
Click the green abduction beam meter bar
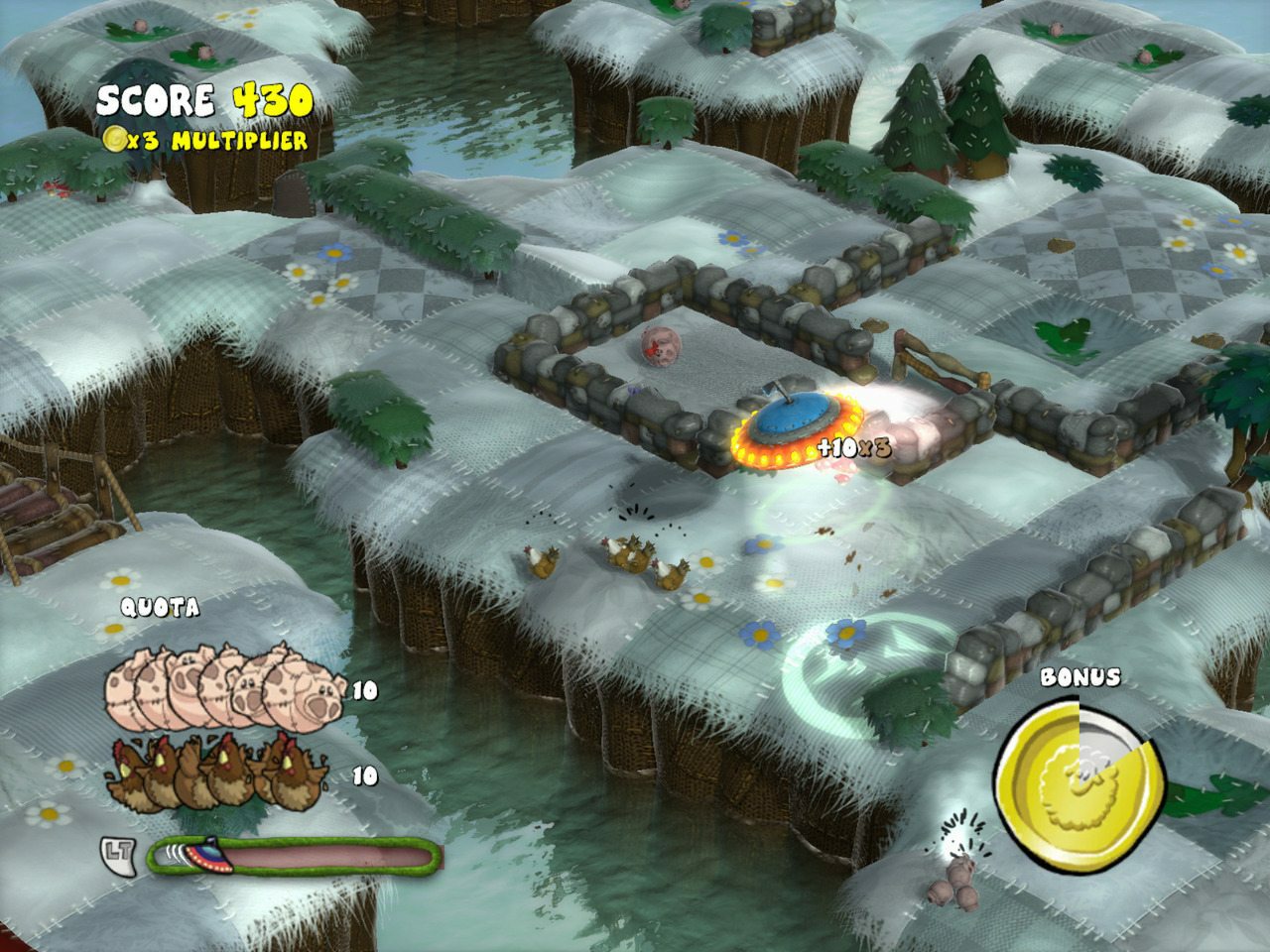[x=298, y=853]
